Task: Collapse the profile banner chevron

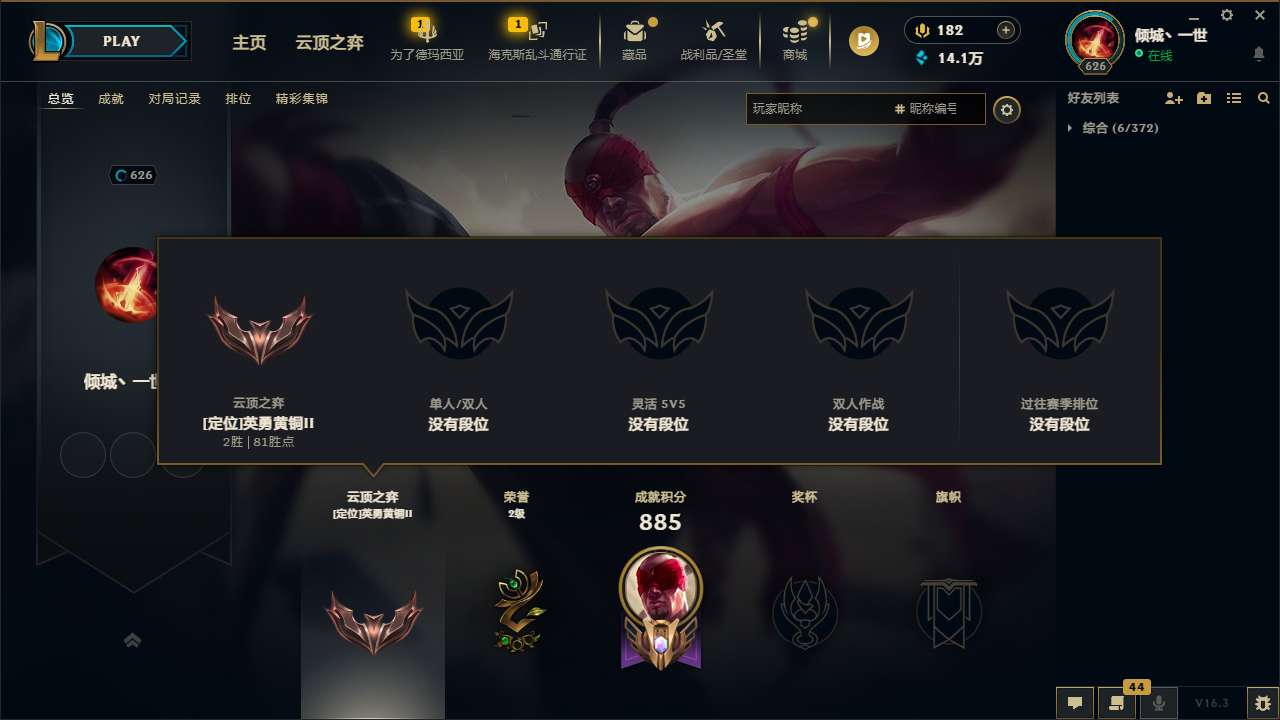Action: [133, 640]
